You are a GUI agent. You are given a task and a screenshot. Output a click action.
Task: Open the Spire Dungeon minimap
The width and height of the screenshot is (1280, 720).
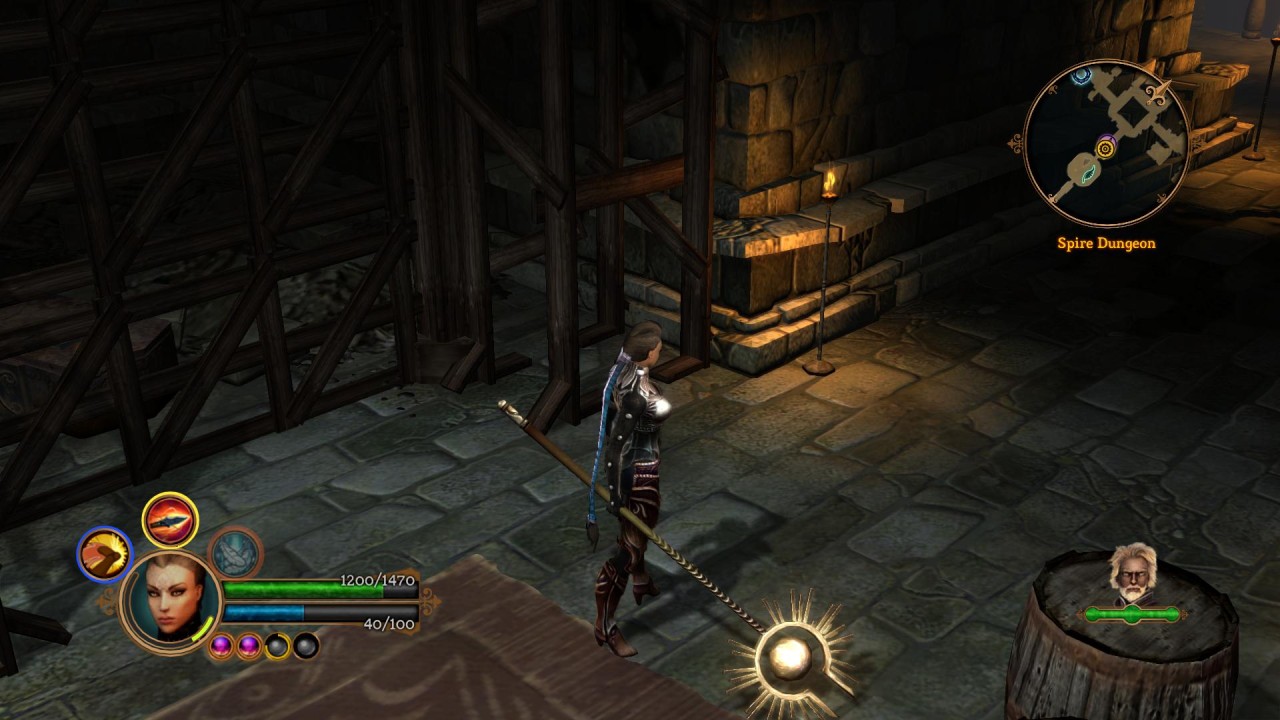tap(1106, 143)
